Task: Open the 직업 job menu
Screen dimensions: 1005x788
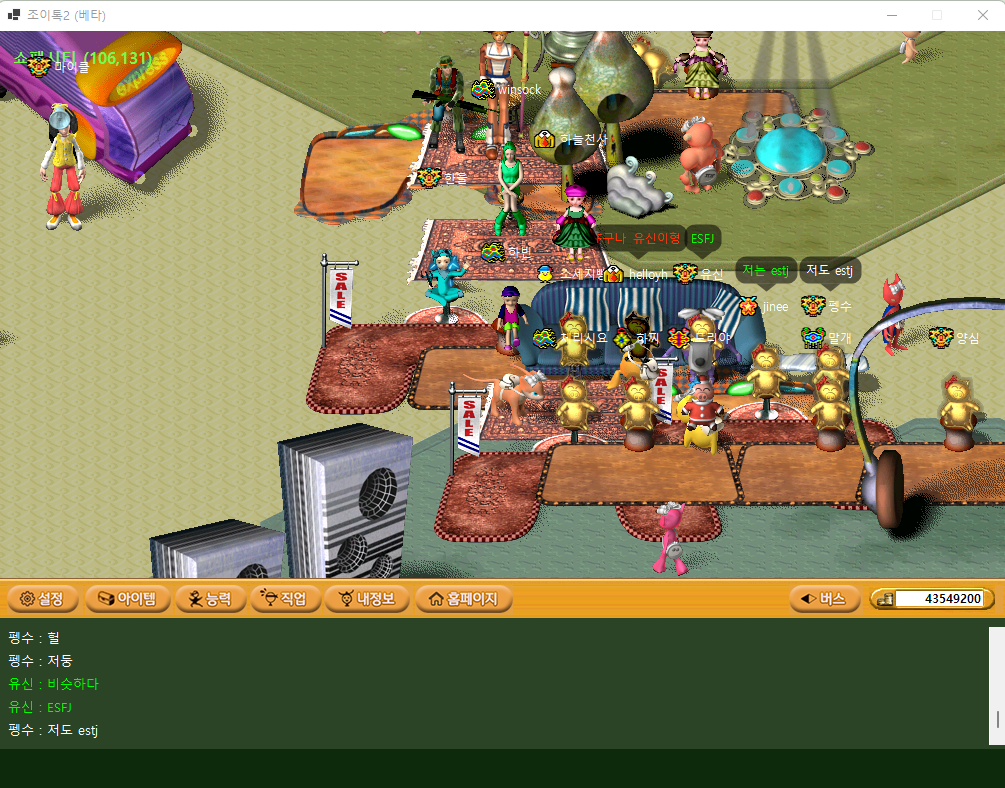Action: pyautogui.click(x=285, y=599)
